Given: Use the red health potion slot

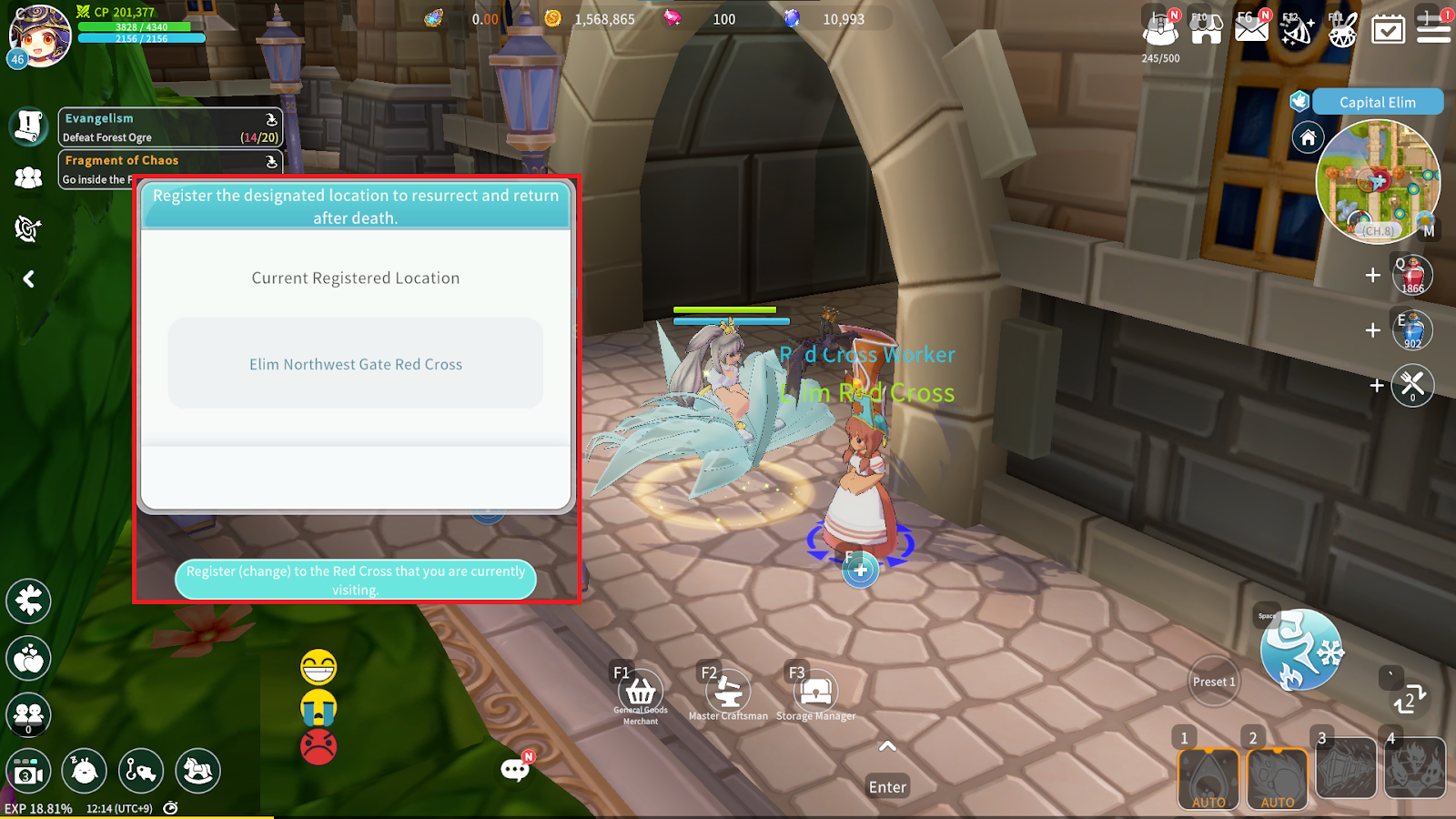Looking at the screenshot, I should pos(1412,275).
